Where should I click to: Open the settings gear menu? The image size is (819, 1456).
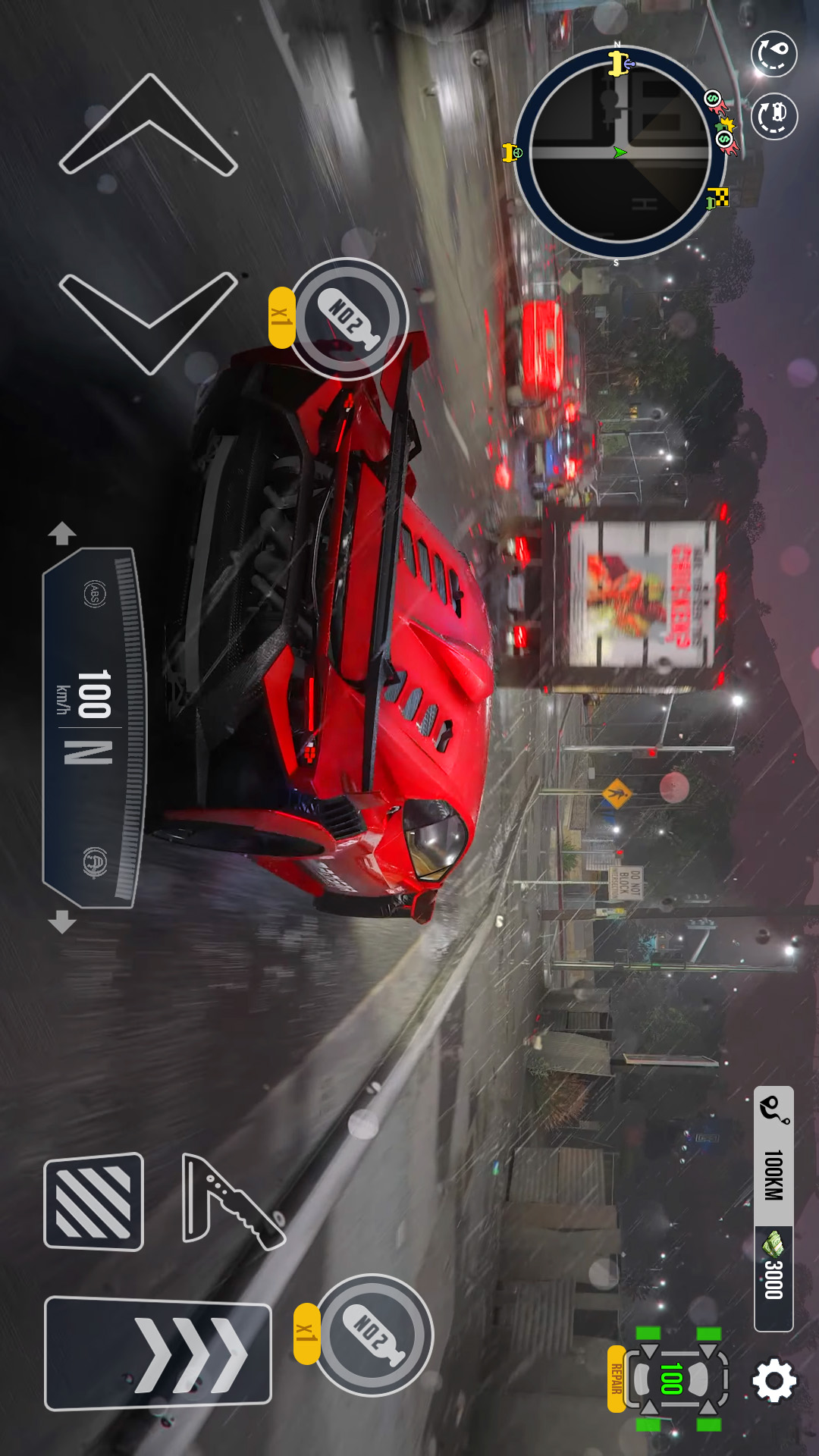click(773, 1380)
